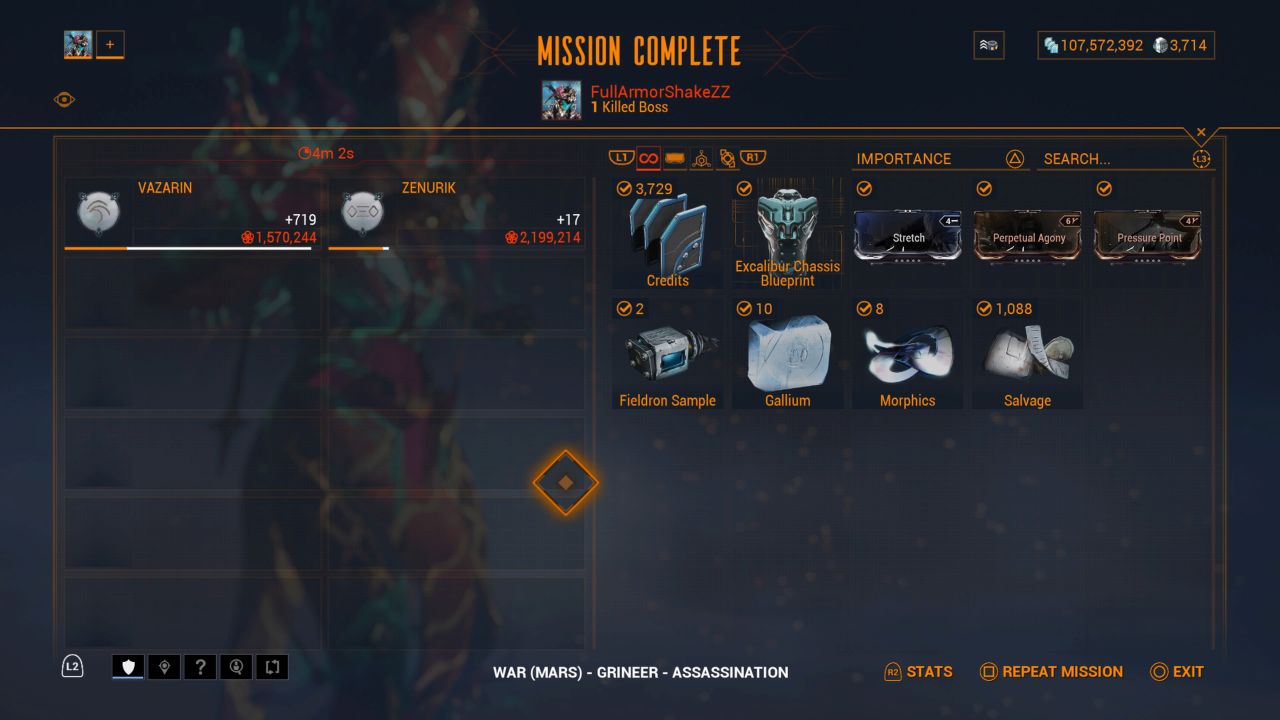Select the infinity all-rewards filter tab
This screenshot has height=720, width=1280.
pos(648,158)
